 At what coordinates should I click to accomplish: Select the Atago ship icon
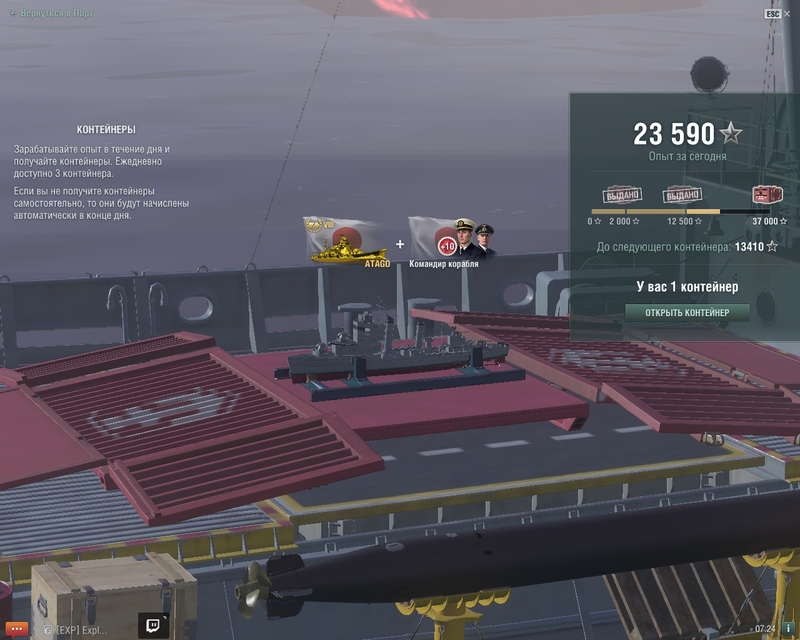pos(345,243)
